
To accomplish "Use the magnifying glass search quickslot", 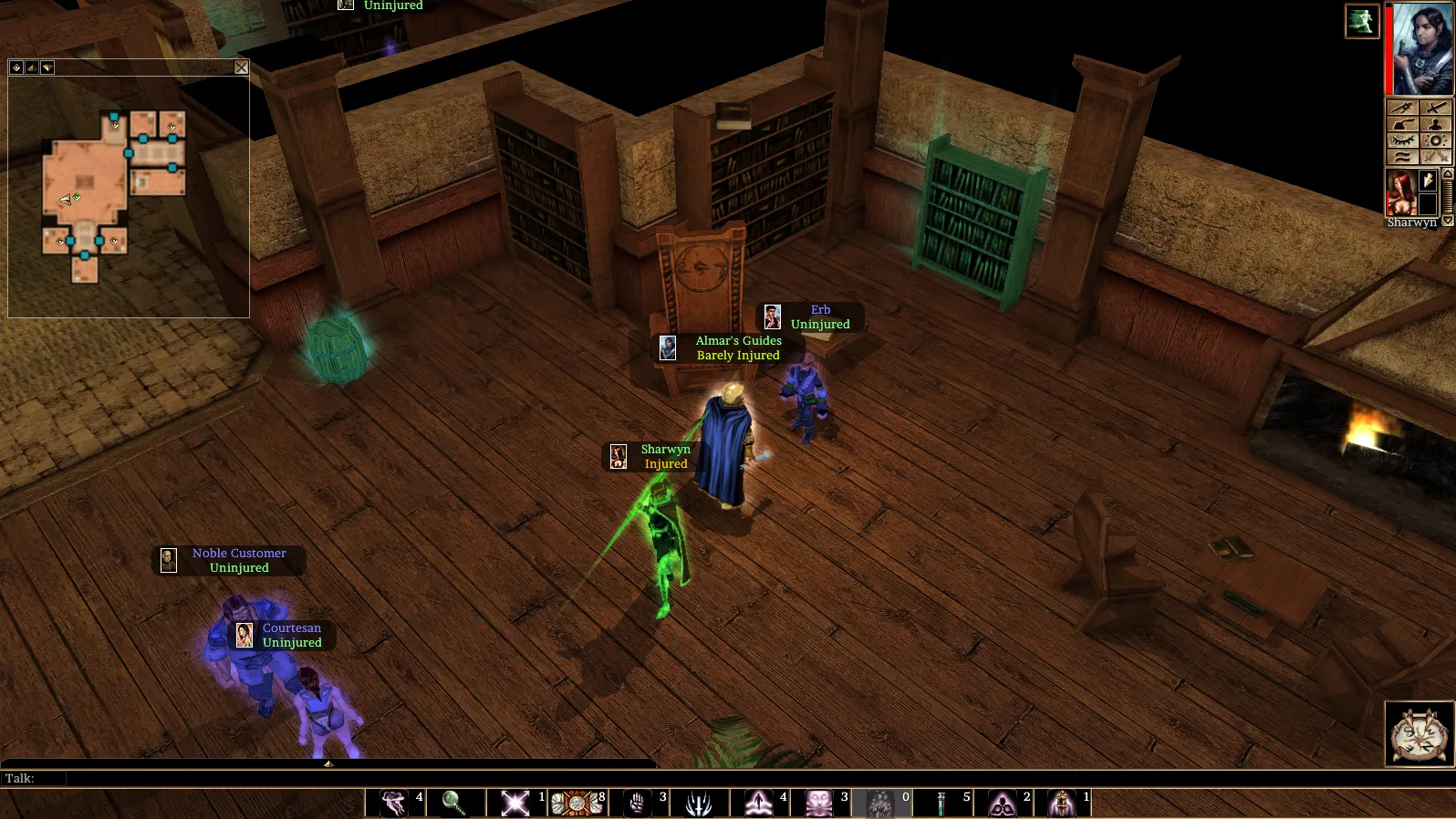I will coord(453,803).
